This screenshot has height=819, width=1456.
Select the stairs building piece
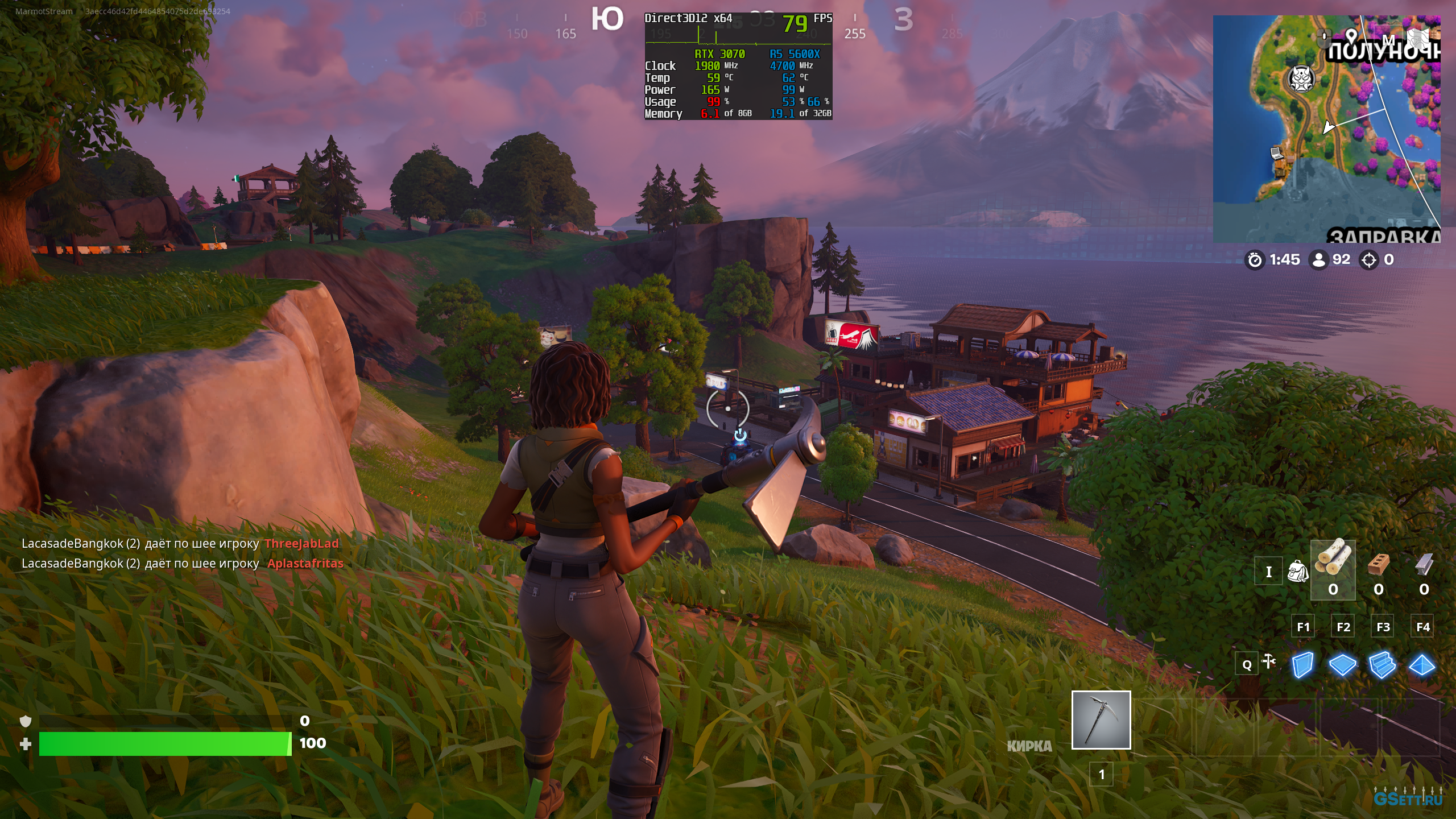(1383, 664)
